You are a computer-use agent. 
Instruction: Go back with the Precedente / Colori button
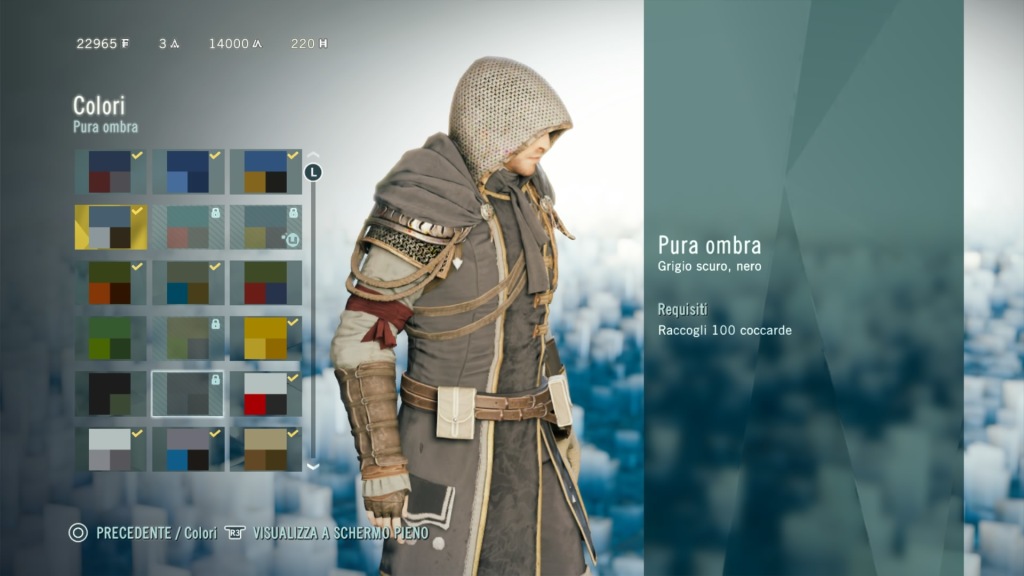pyautogui.click(x=143, y=533)
